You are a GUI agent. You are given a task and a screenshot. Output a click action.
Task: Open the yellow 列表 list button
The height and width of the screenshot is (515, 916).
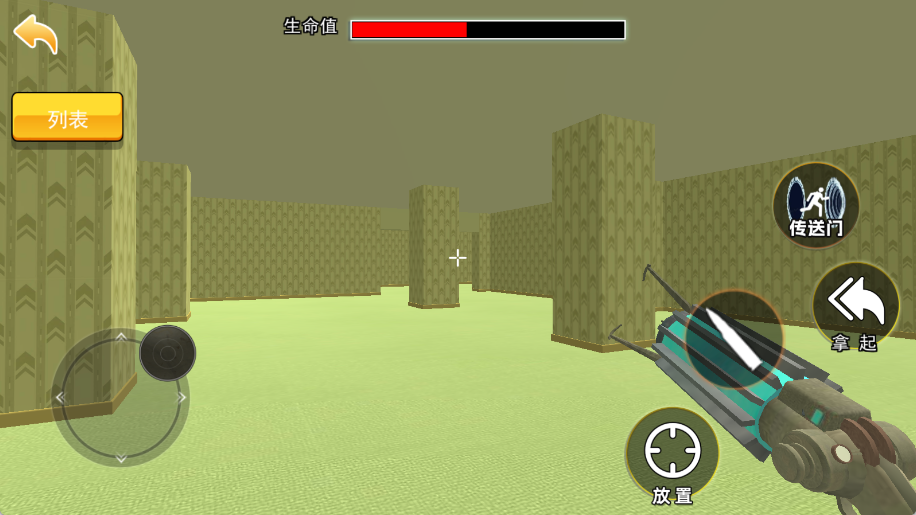point(67,118)
